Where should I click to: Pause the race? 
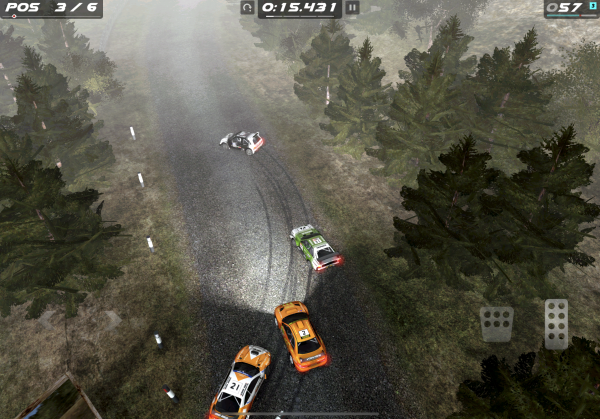point(352,8)
